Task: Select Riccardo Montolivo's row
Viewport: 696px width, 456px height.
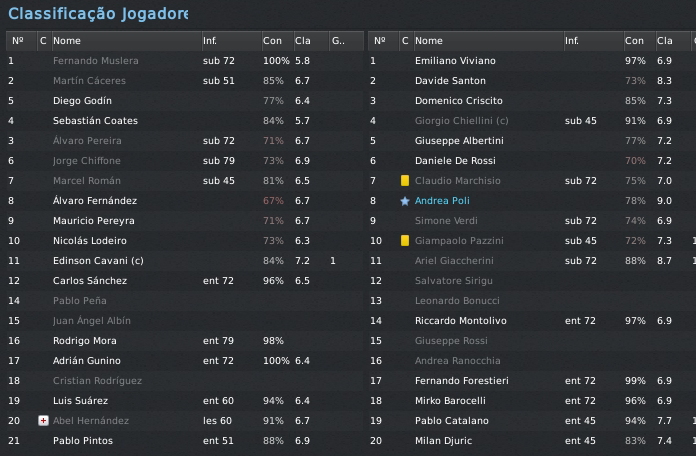Action: [461, 321]
